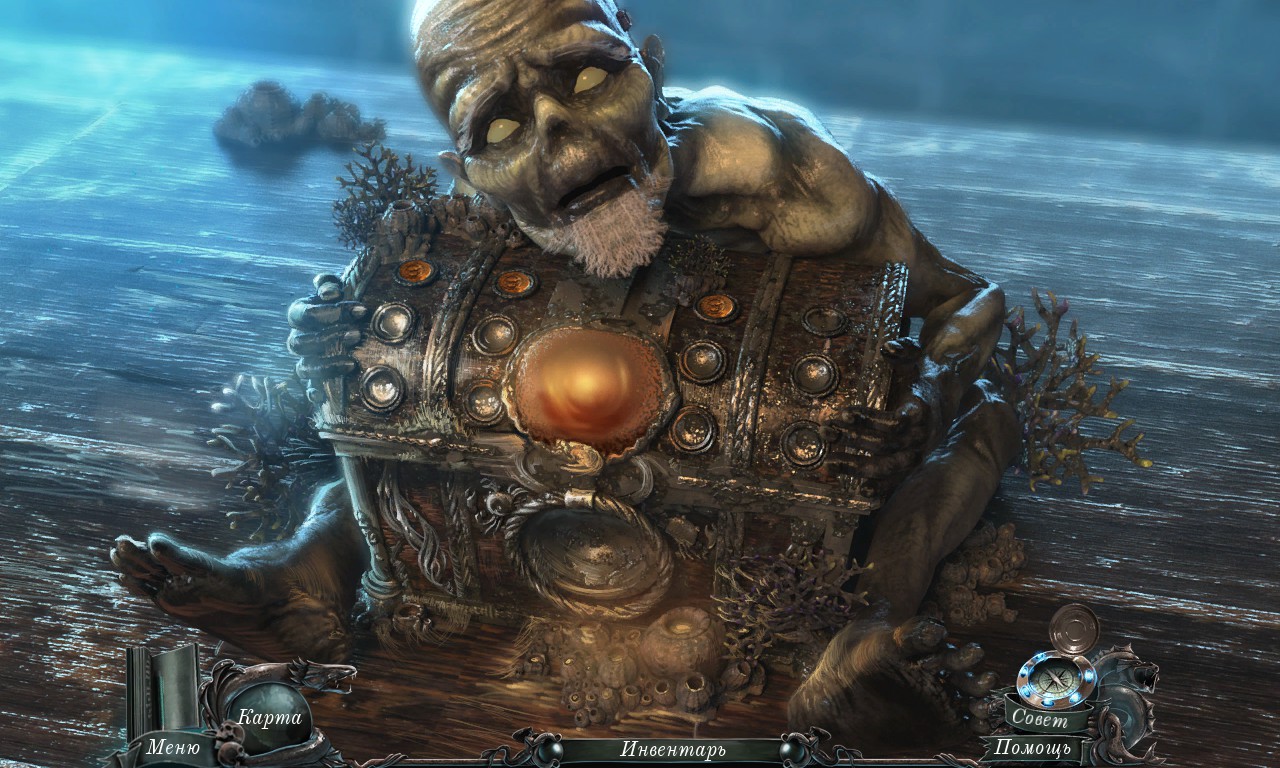
Task: Click the Помощь help button
Action: coord(1033,747)
